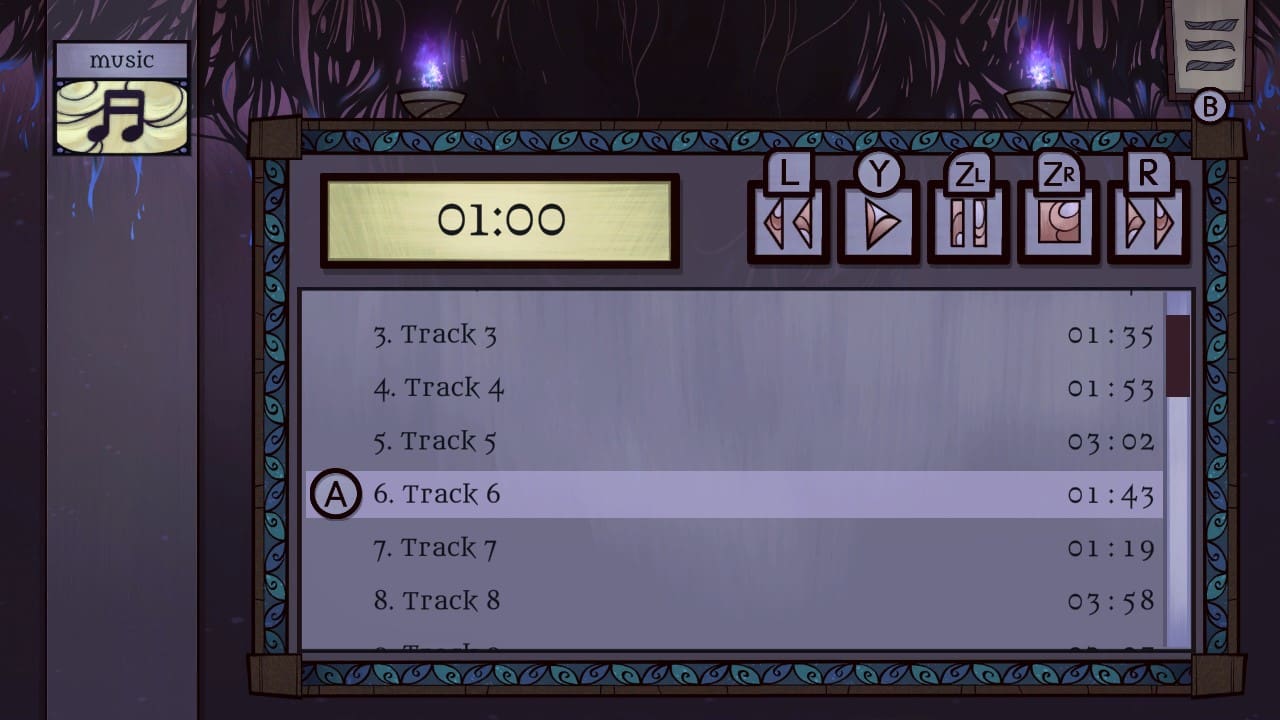Select Track 6 marked with A
The width and height of the screenshot is (1280, 720).
(437, 493)
